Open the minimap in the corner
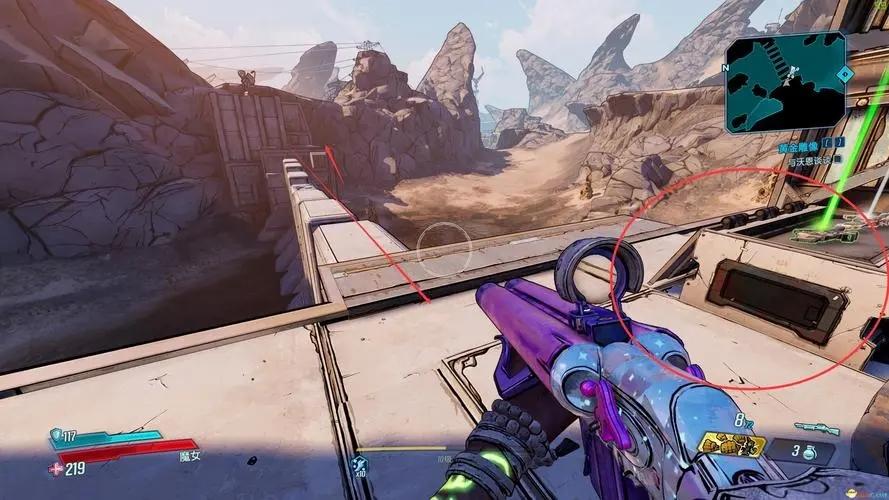Viewport: 889px width, 500px height. [785, 82]
